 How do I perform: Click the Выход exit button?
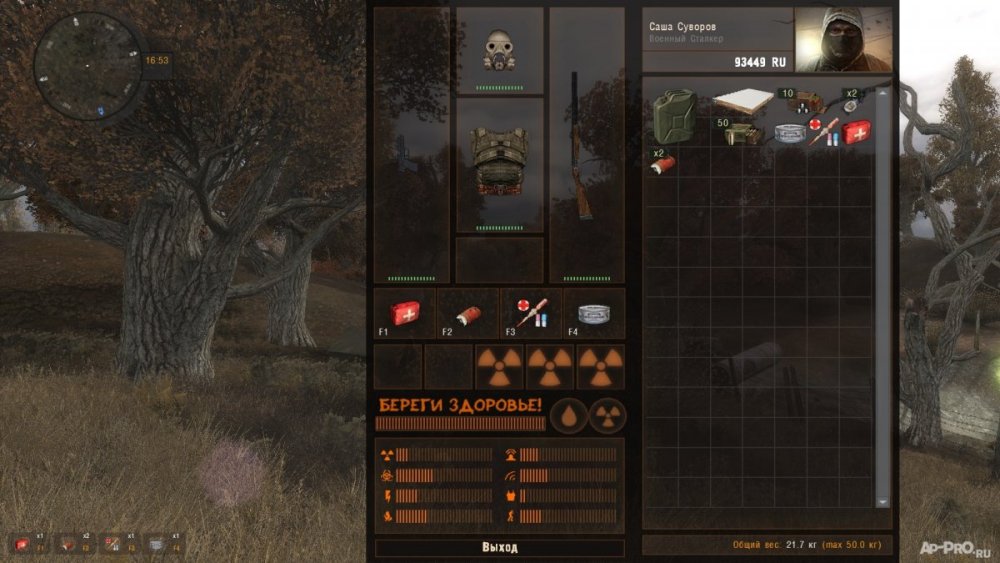pyautogui.click(x=499, y=548)
